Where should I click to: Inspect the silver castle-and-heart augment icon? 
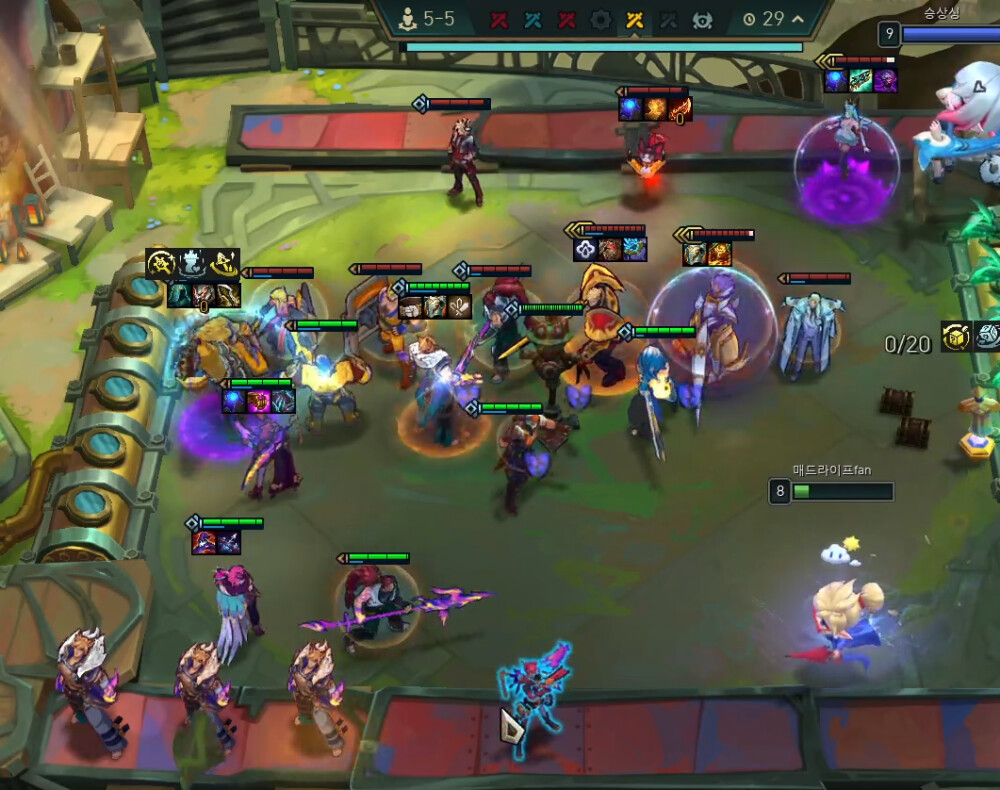pos(194,264)
